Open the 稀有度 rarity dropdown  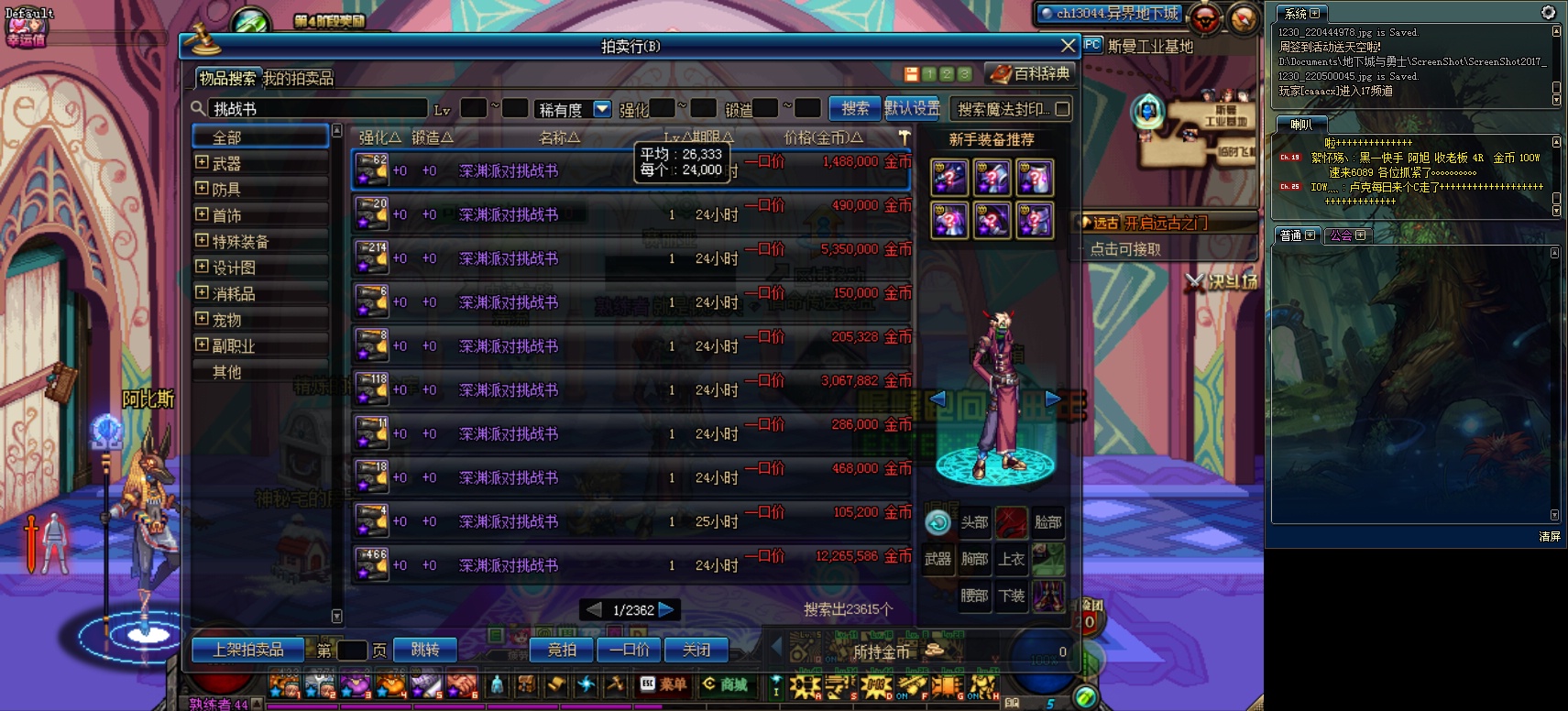602,109
